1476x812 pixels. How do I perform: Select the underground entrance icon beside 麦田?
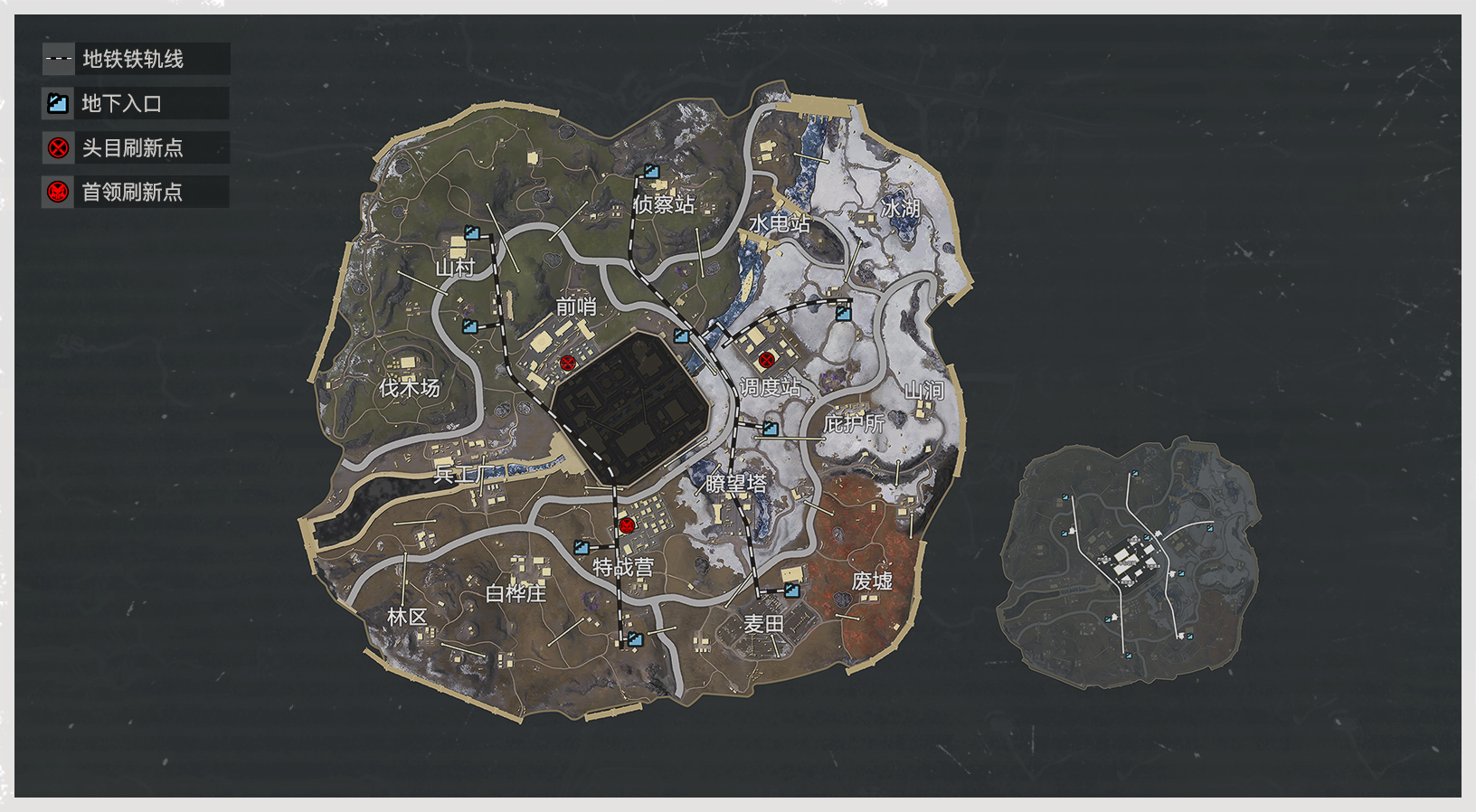pyautogui.click(x=791, y=590)
